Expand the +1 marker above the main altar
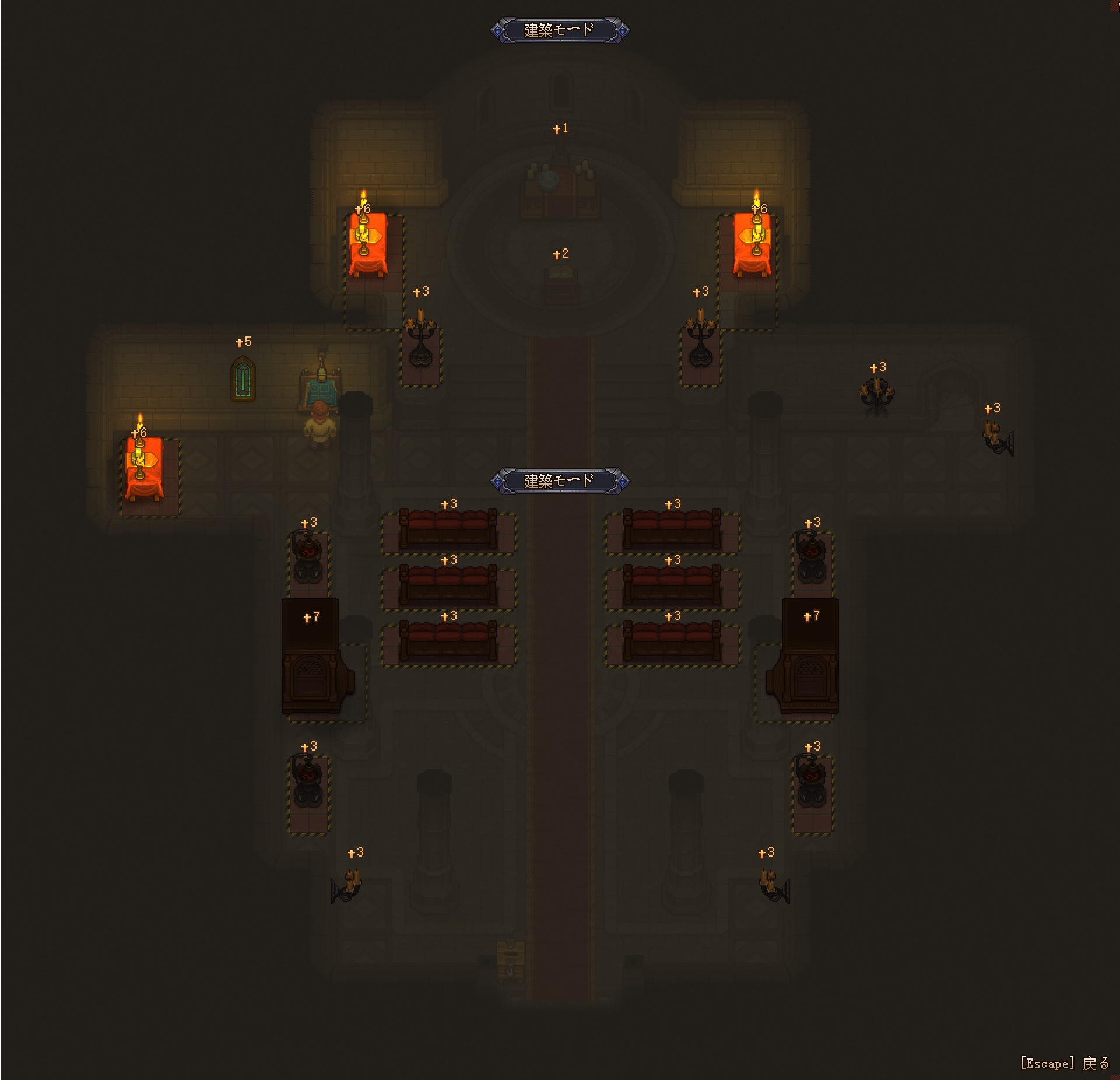 [x=561, y=128]
